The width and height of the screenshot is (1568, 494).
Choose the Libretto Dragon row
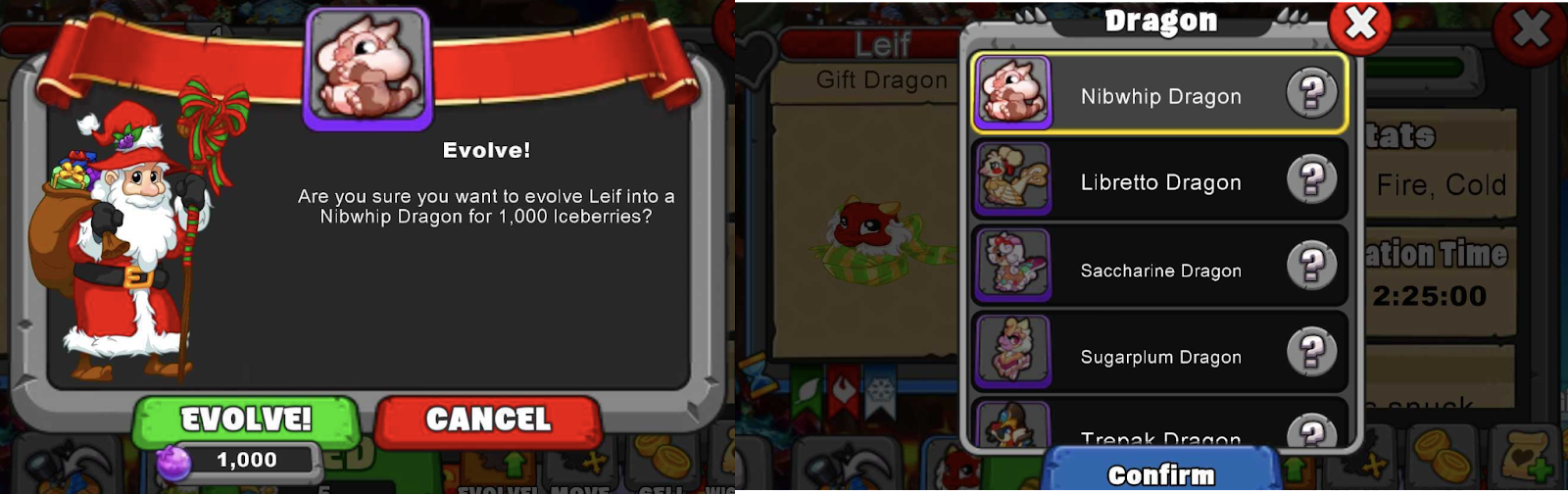(1160, 181)
